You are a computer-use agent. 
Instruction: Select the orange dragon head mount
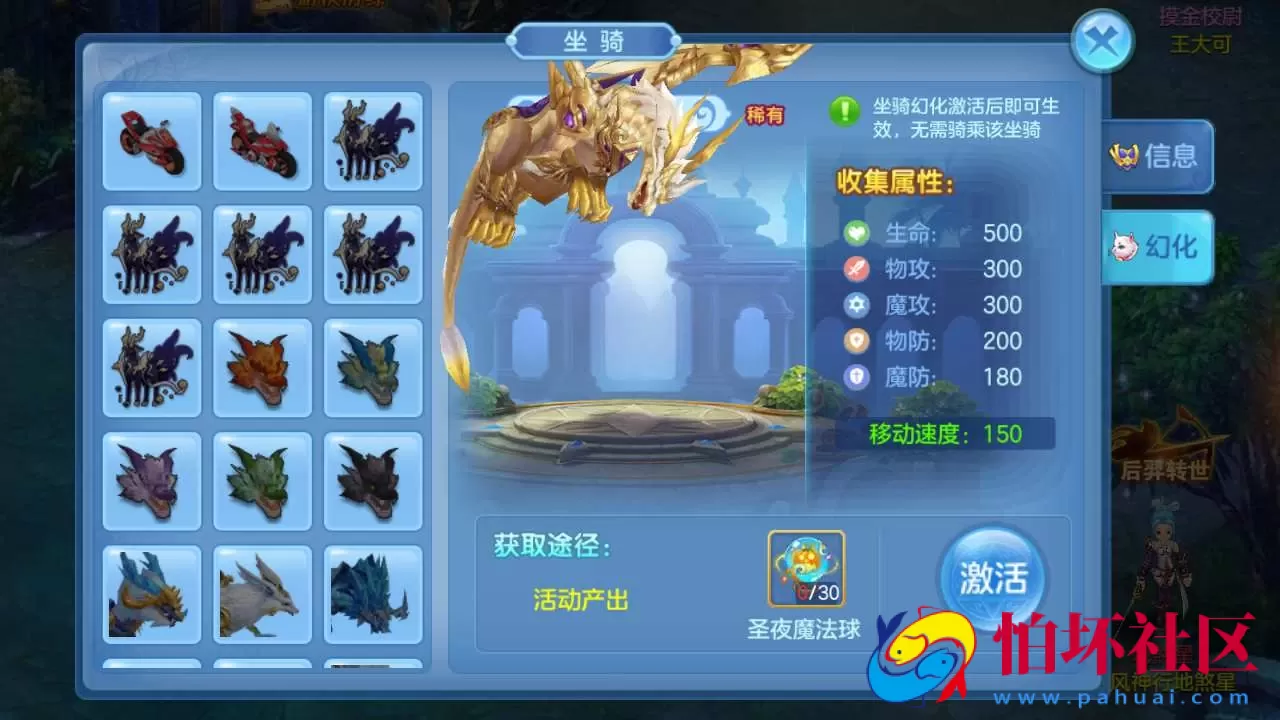click(262, 367)
